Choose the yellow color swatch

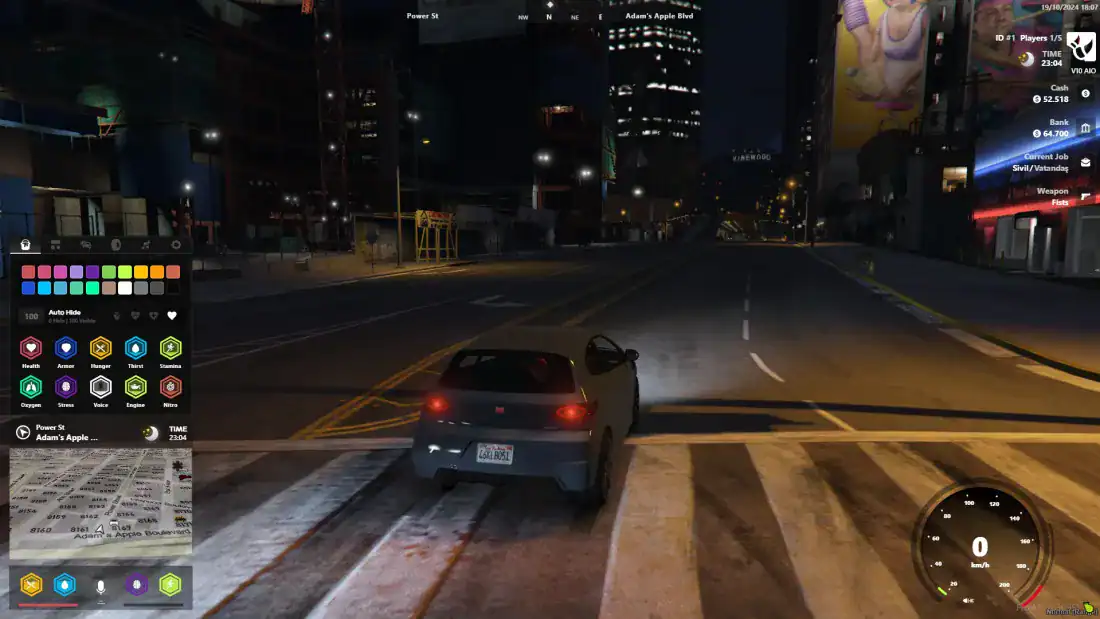click(141, 272)
